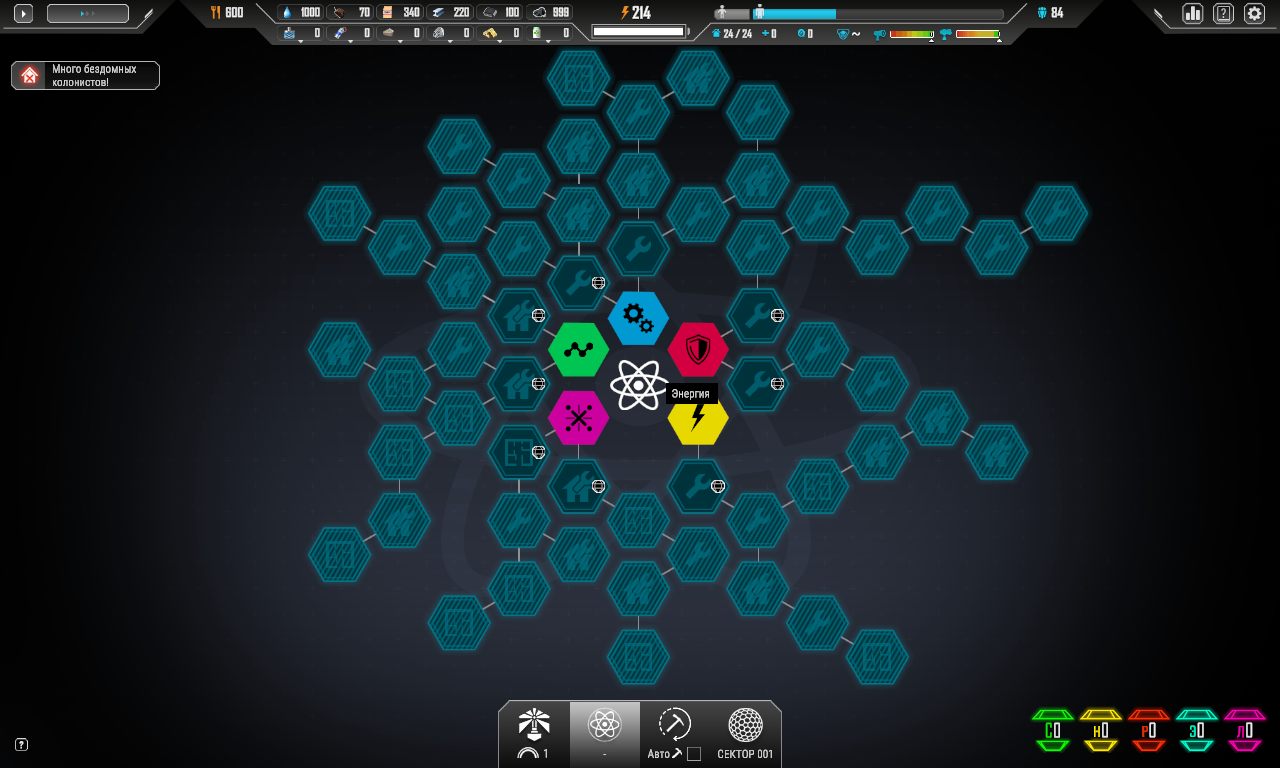The width and height of the screenshot is (1280, 768).
Task: Expand the plus node under the Энергия hexagon
Action: 718,486
